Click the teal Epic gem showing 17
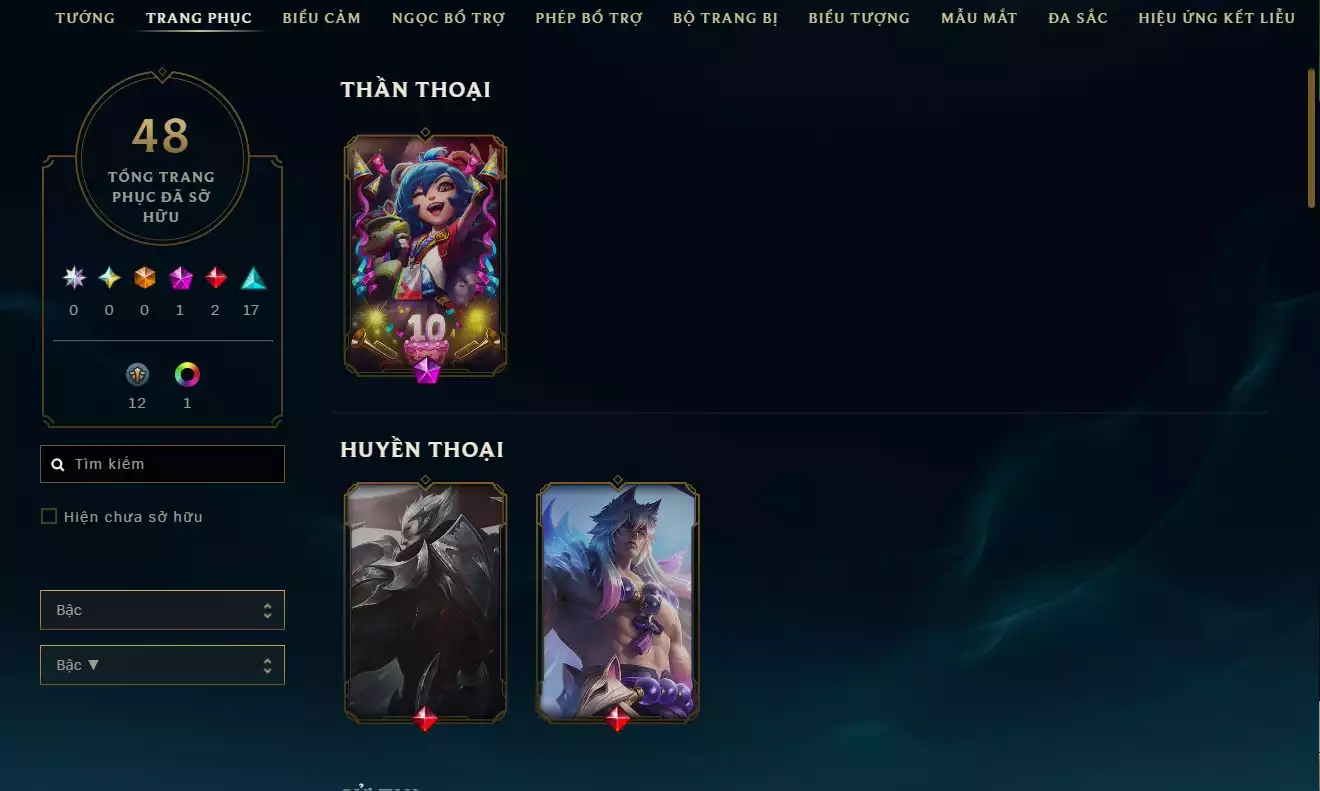1320x791 pixels. point(252,278)
